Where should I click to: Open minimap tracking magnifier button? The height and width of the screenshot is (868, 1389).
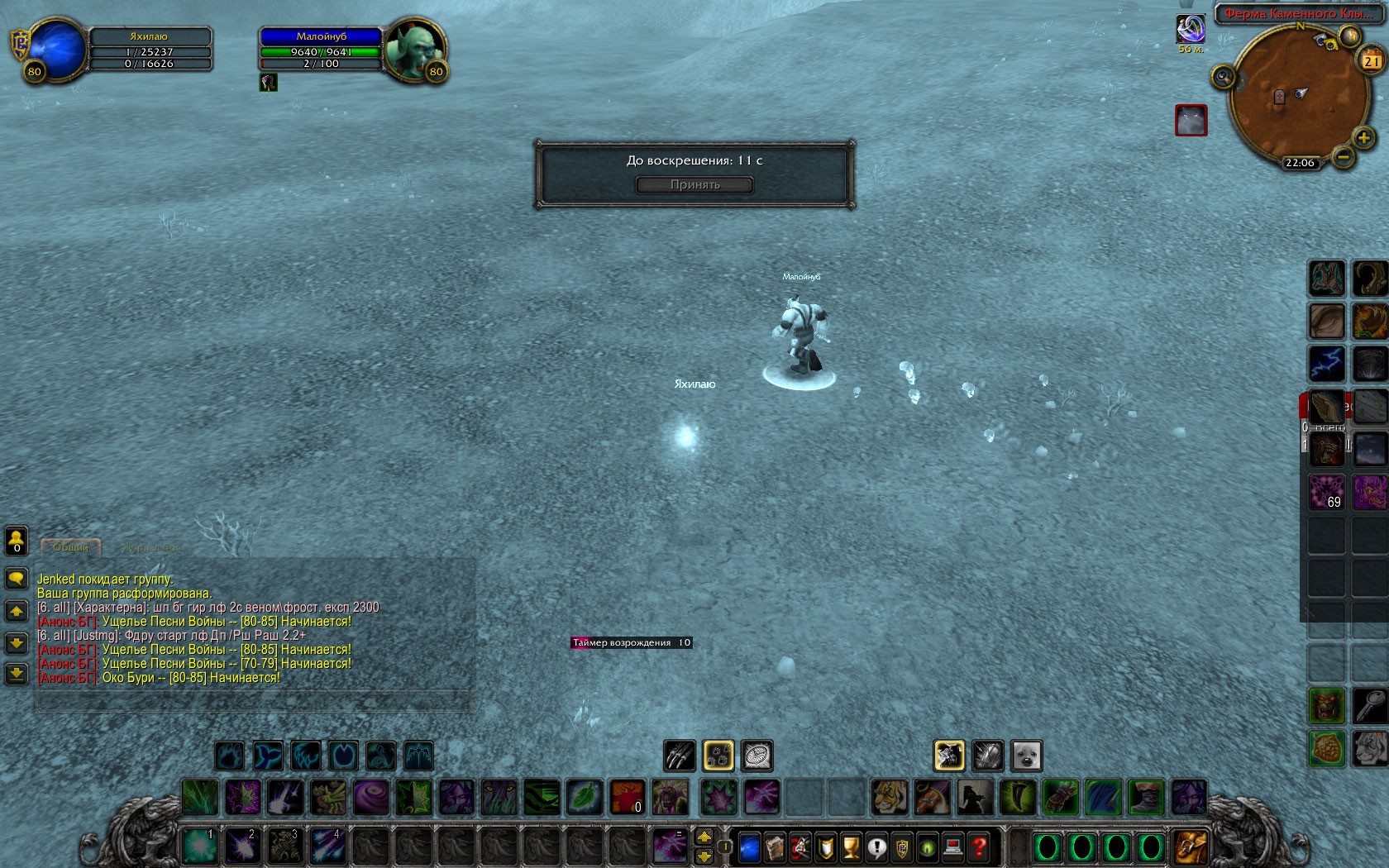[x=1223, y=78]
